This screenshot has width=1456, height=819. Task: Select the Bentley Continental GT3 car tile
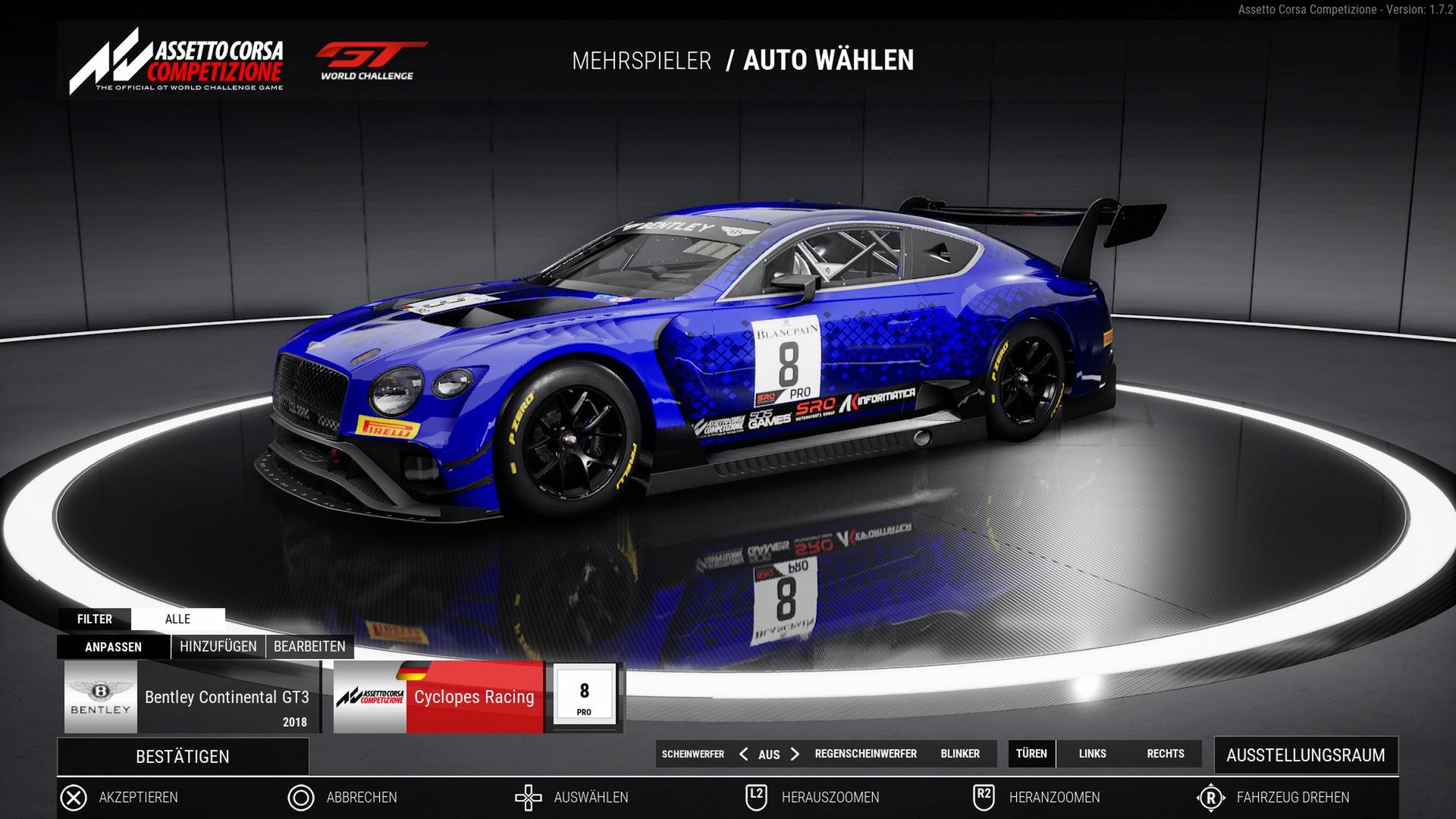click(x=193, y=697)
